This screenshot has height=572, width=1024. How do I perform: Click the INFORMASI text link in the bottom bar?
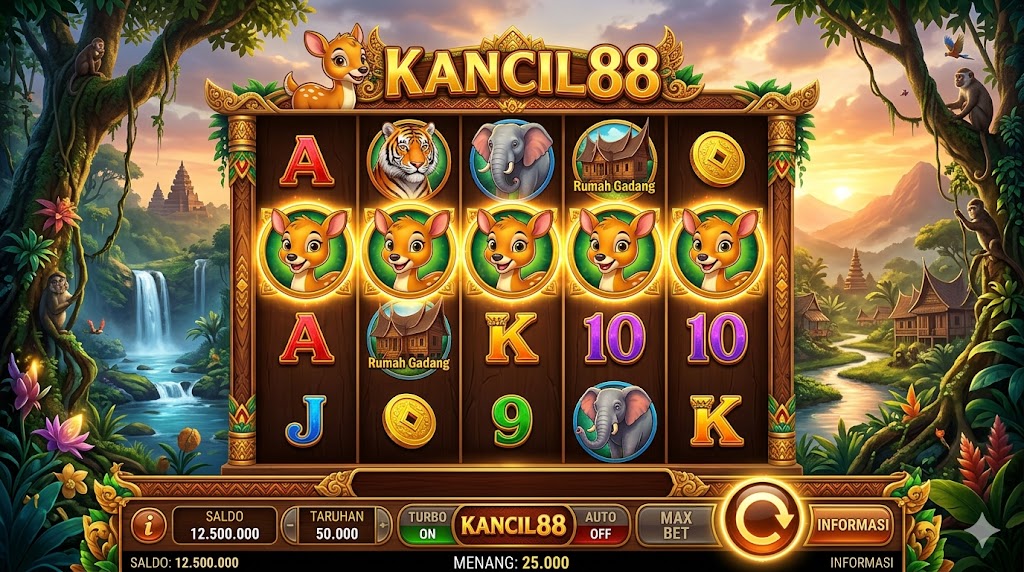(859, 563)
